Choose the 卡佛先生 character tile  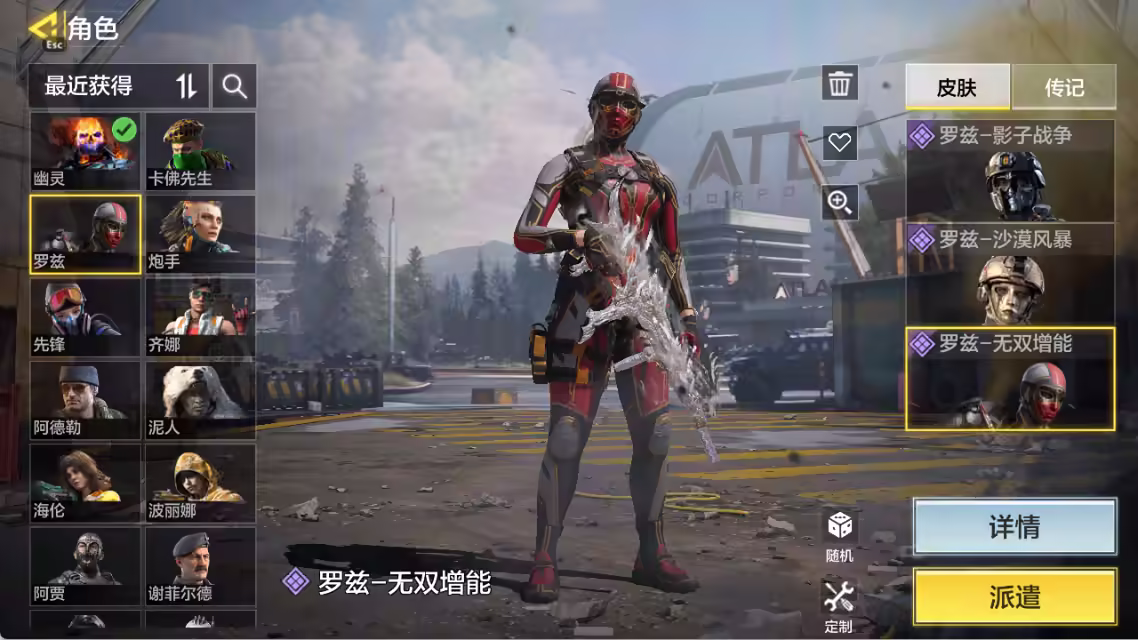[200, 151]
